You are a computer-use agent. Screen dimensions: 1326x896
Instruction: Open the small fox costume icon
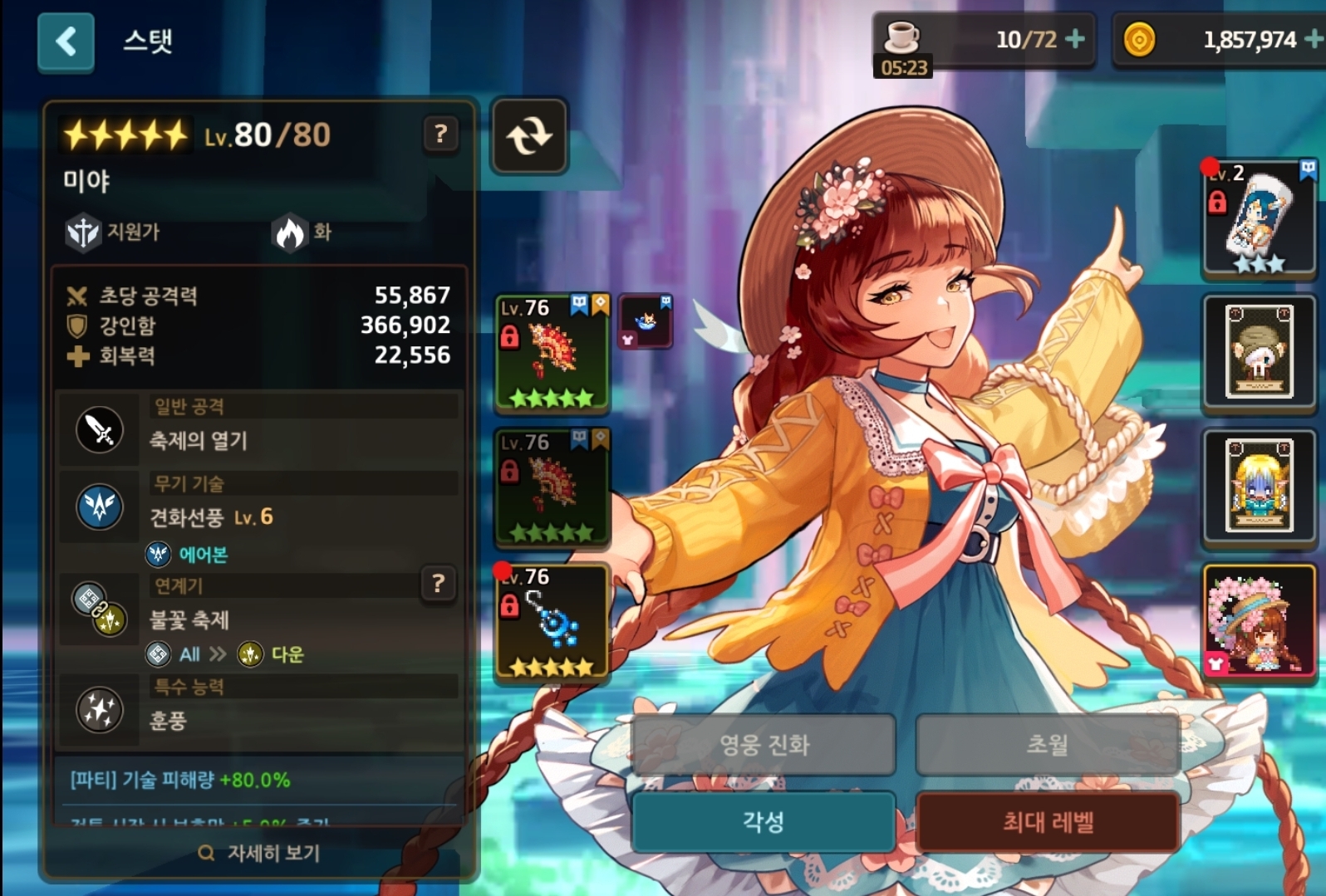tap(646, 321)
